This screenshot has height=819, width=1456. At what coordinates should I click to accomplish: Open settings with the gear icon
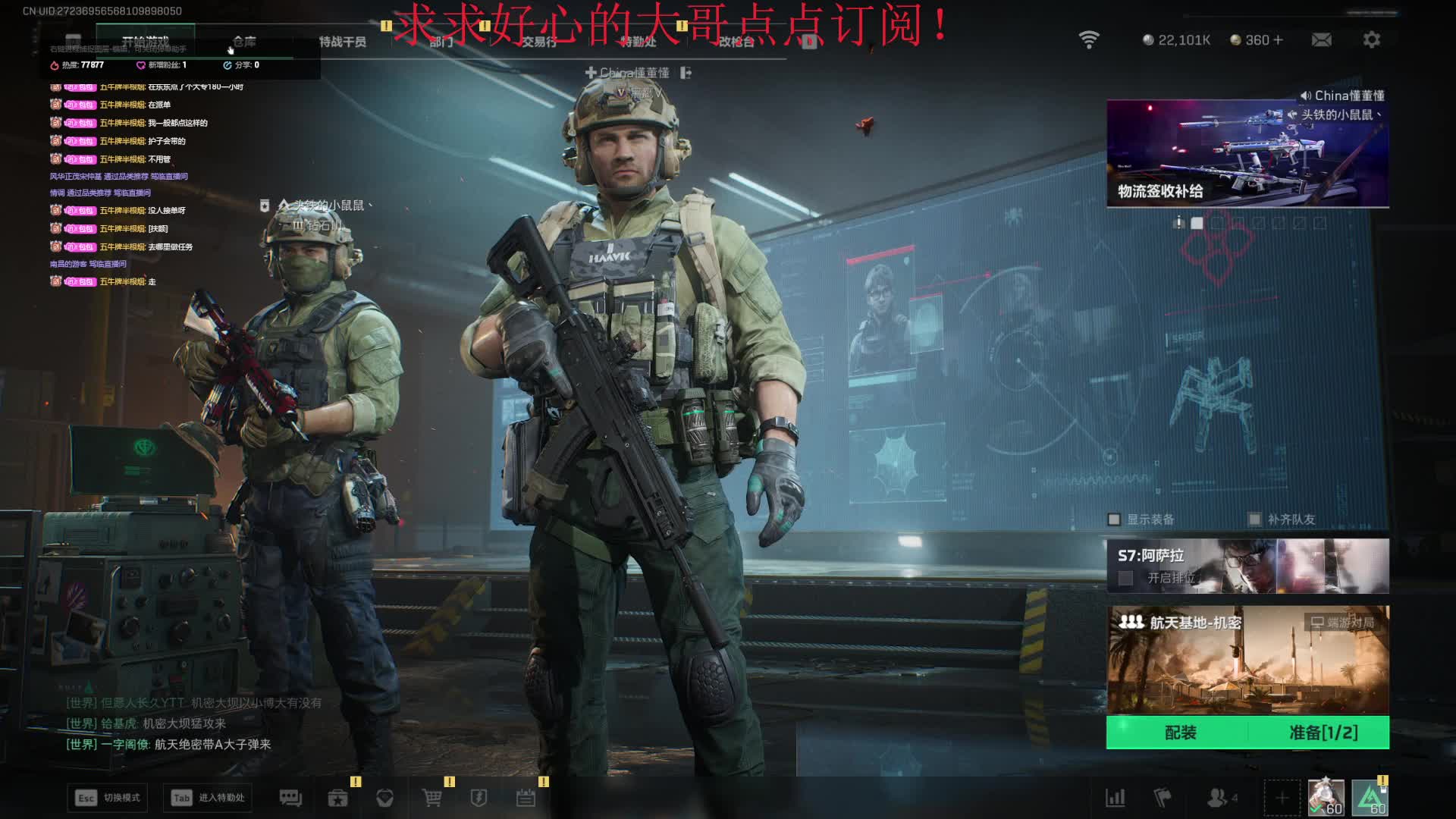pos(1371,39)
